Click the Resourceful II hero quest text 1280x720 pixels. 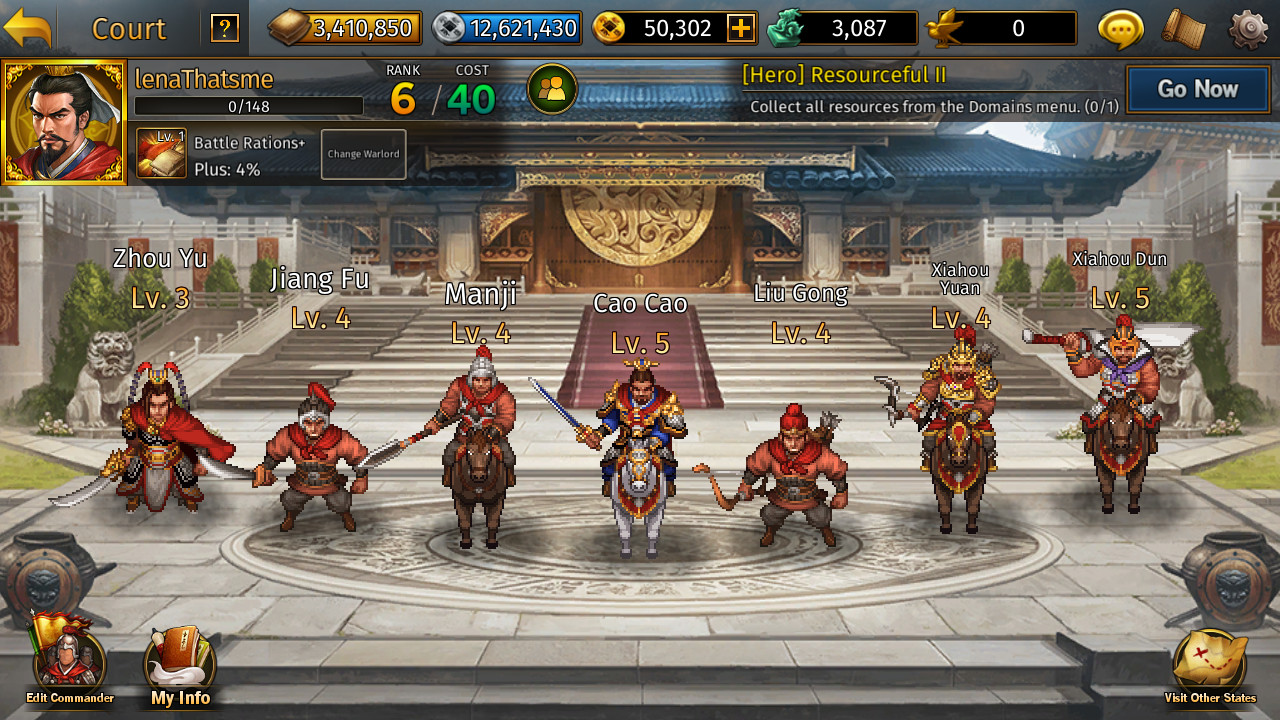point(845,74)
